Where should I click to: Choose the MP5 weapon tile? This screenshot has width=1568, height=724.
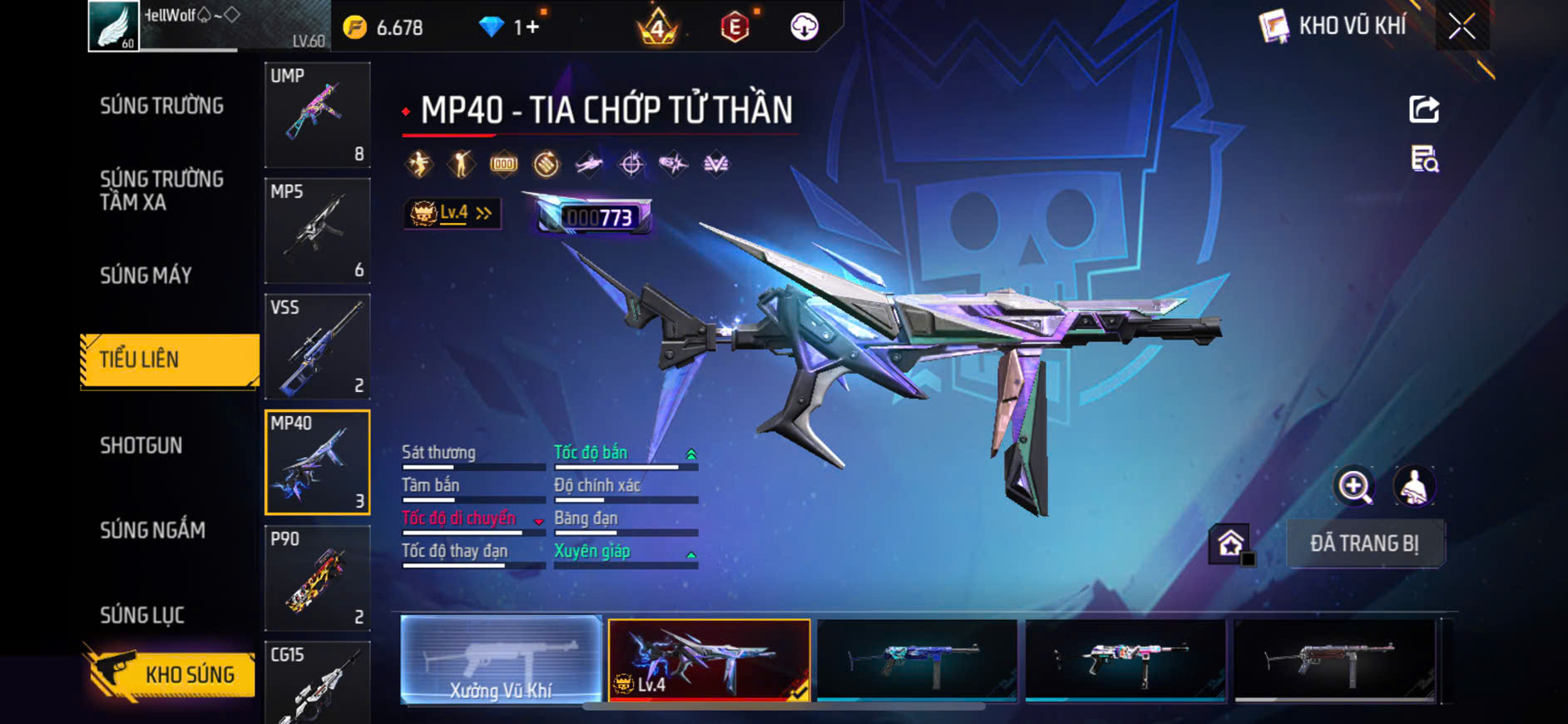(317, 231)
